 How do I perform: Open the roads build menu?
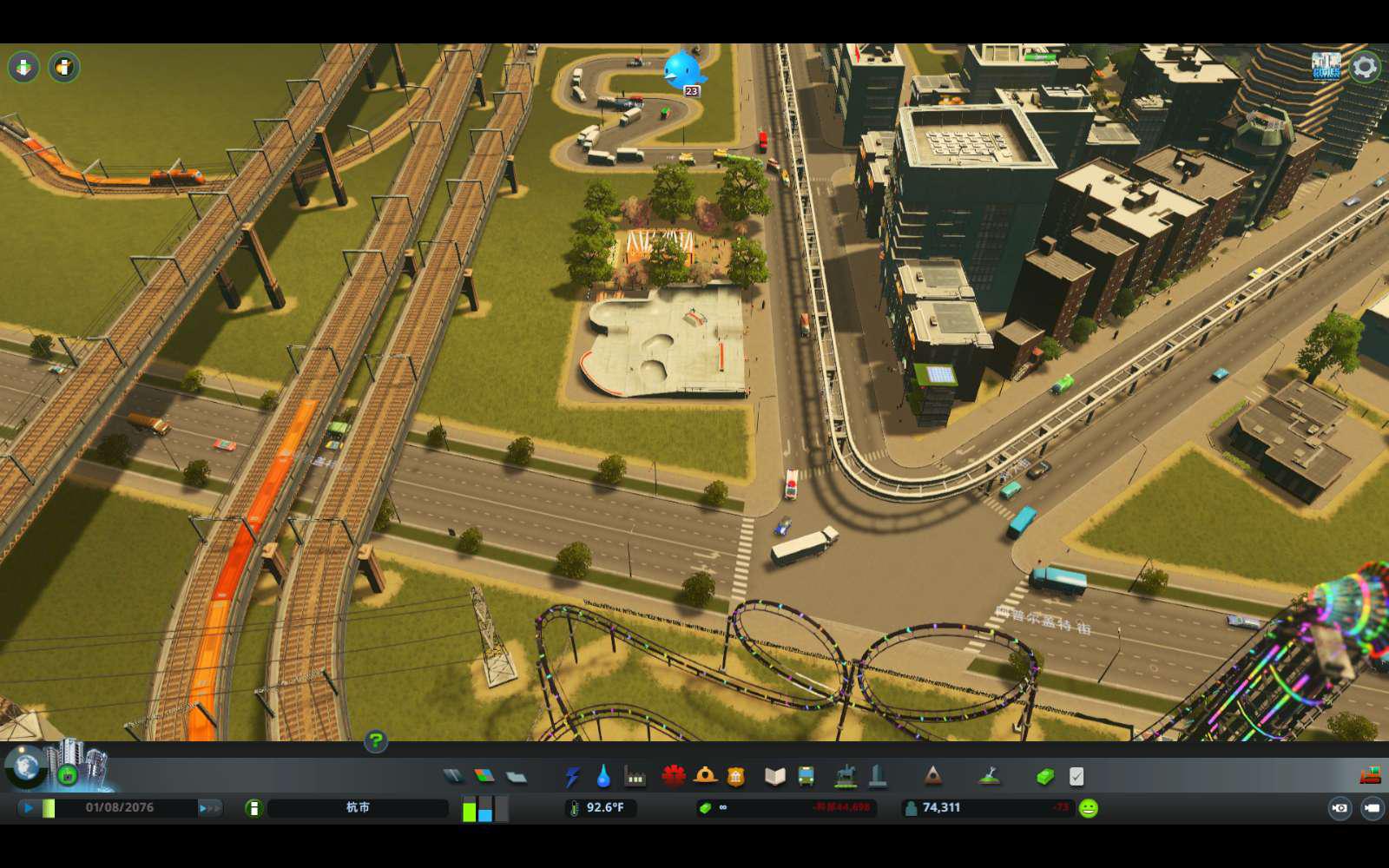(x=453, y=776)
